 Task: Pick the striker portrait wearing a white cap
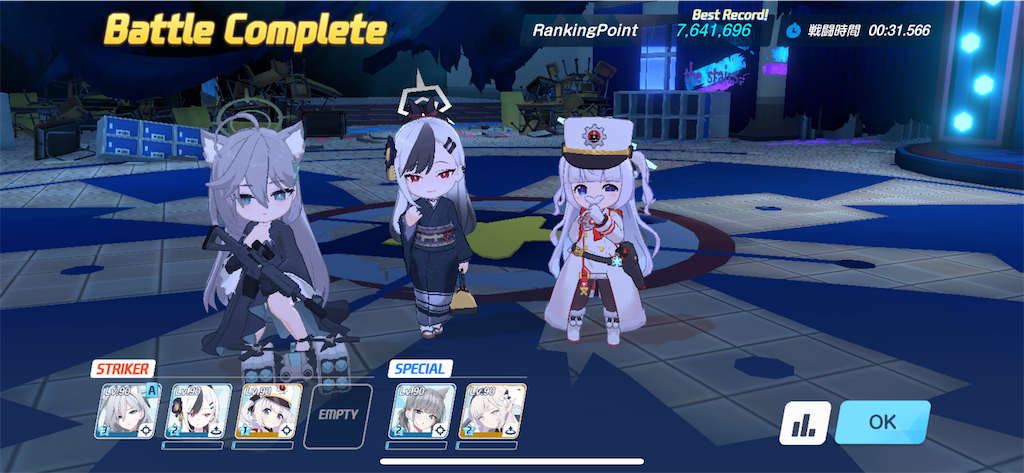tap(267, 411)
